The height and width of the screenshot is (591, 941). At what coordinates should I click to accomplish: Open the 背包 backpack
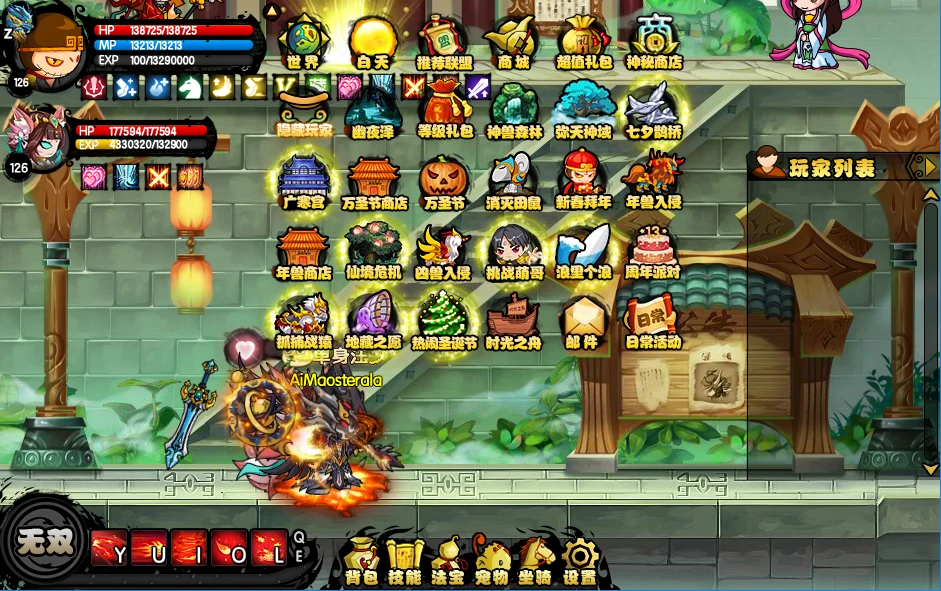(x=362, y=561)
